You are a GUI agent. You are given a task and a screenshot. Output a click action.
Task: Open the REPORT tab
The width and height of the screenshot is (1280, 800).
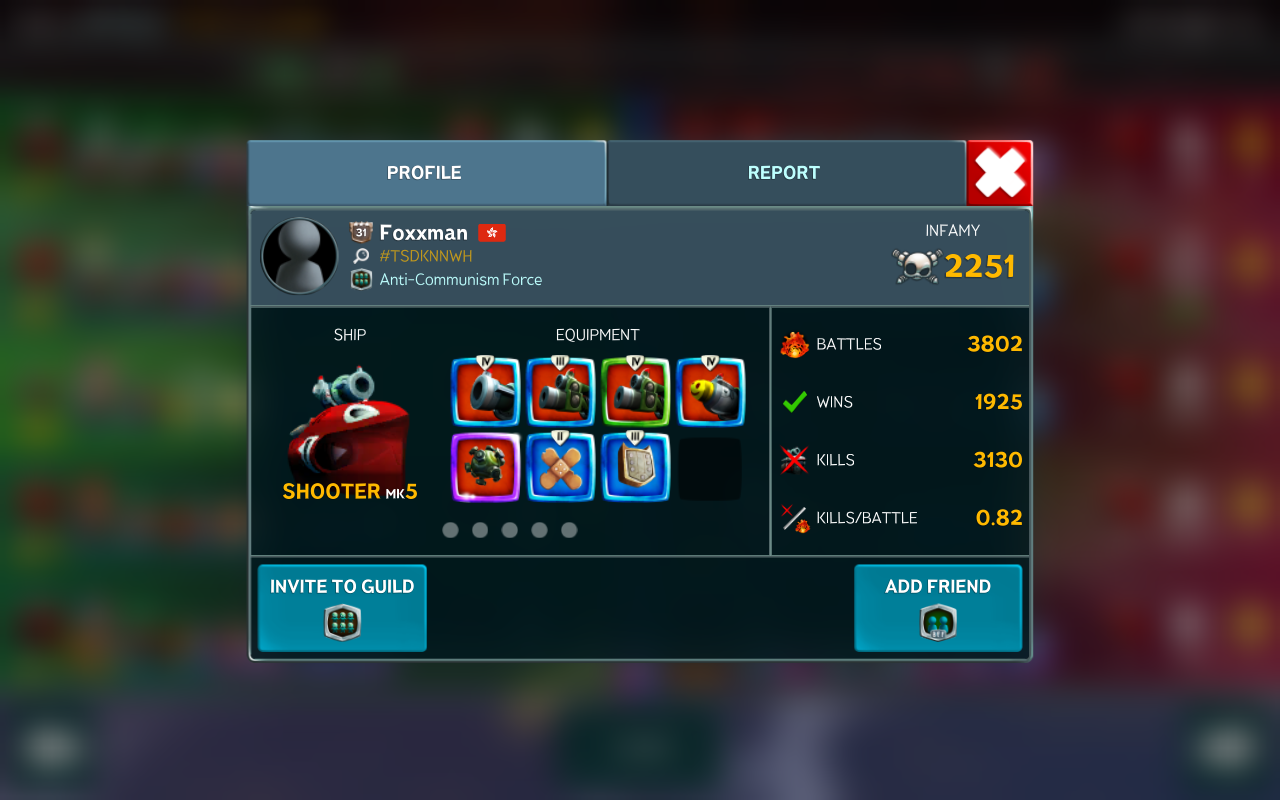click(x=785, y=173)
